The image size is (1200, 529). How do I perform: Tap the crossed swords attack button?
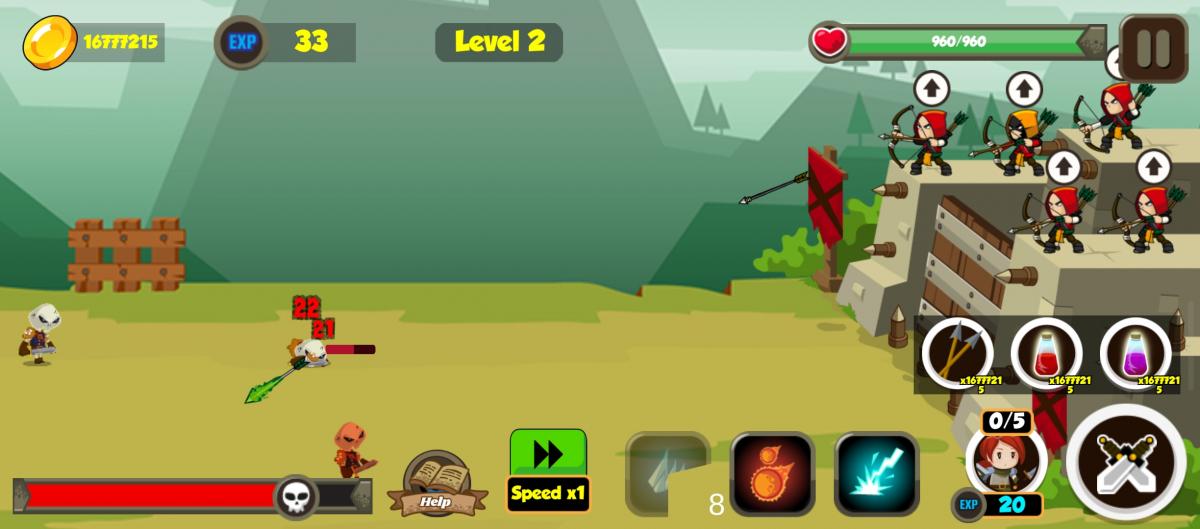(x=1126, y=463)
